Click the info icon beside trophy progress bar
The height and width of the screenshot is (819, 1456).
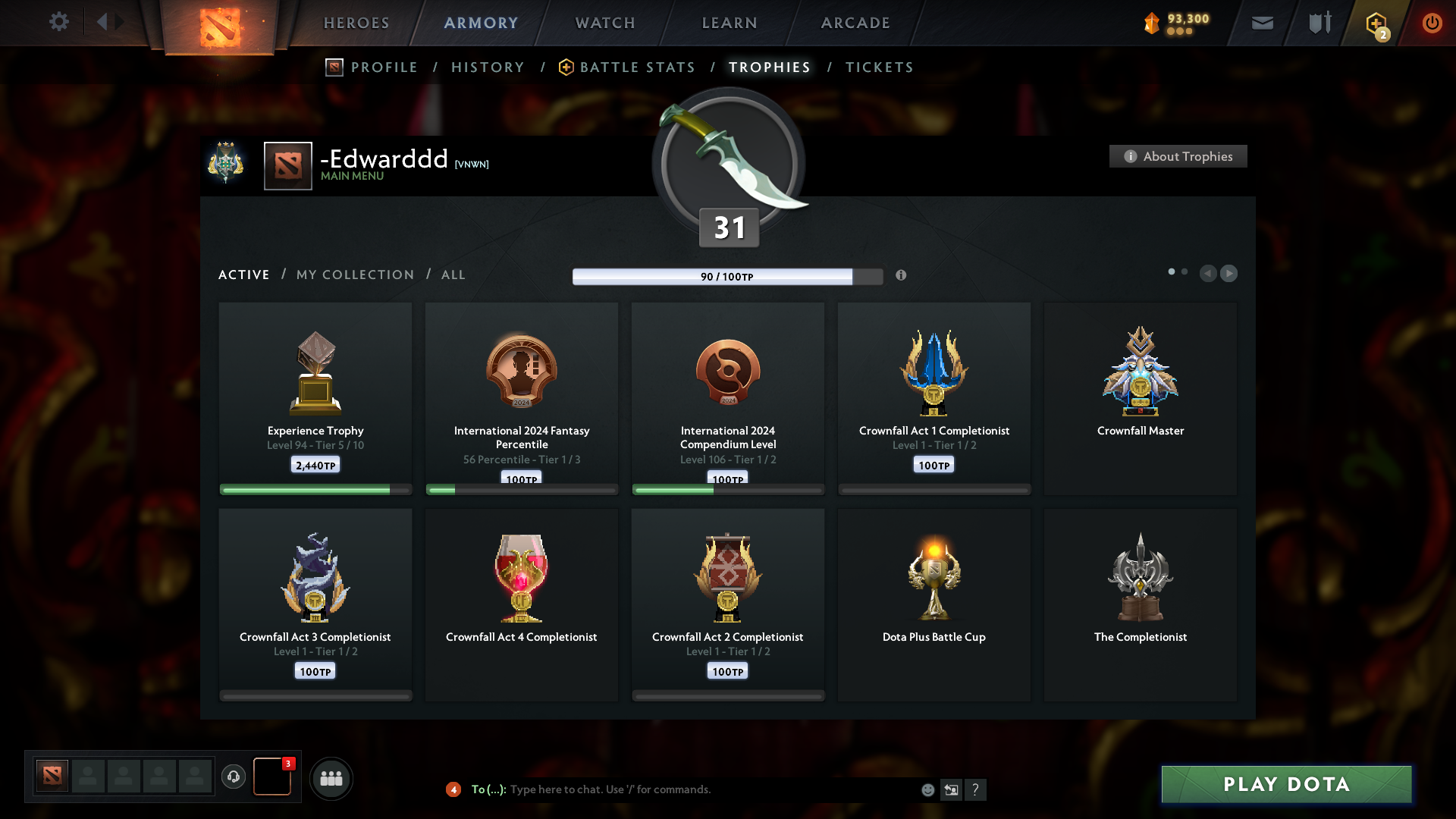coord(902,276)
